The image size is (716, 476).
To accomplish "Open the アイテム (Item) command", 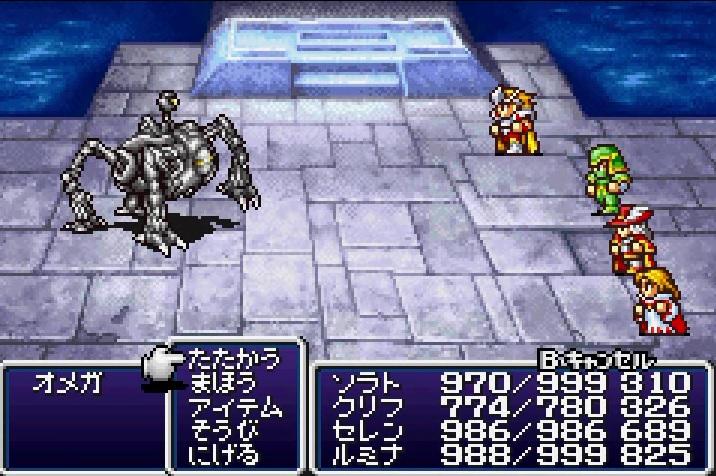I will [x=235, y=408].
